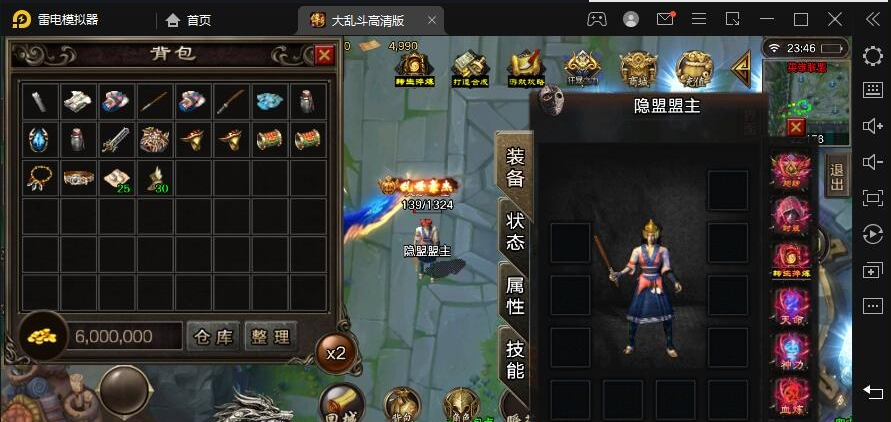Screen dimensions: 891x422
Task: Open the 技能 skills tab
Action: 515,360
